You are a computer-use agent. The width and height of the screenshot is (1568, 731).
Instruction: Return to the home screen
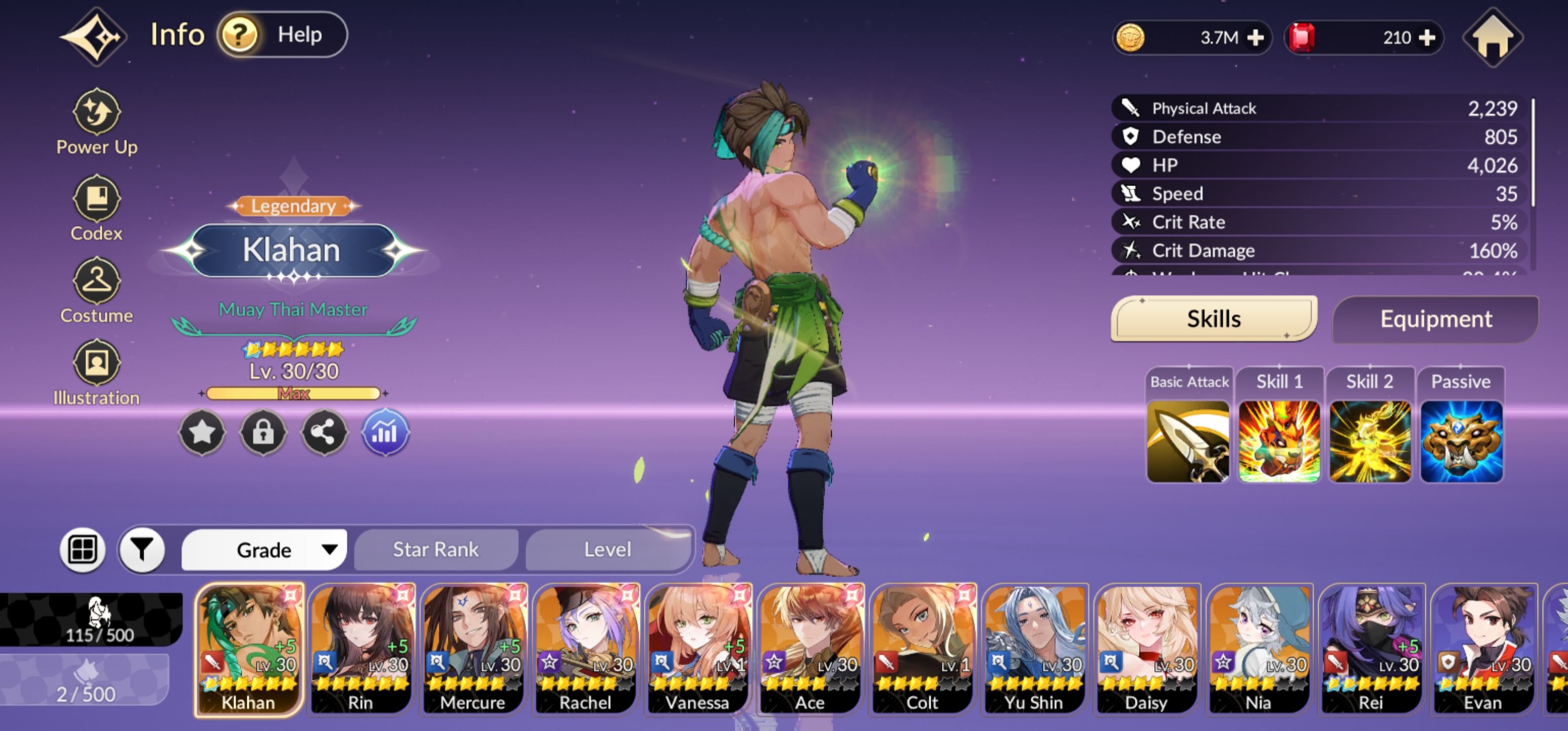(1492, 37)
